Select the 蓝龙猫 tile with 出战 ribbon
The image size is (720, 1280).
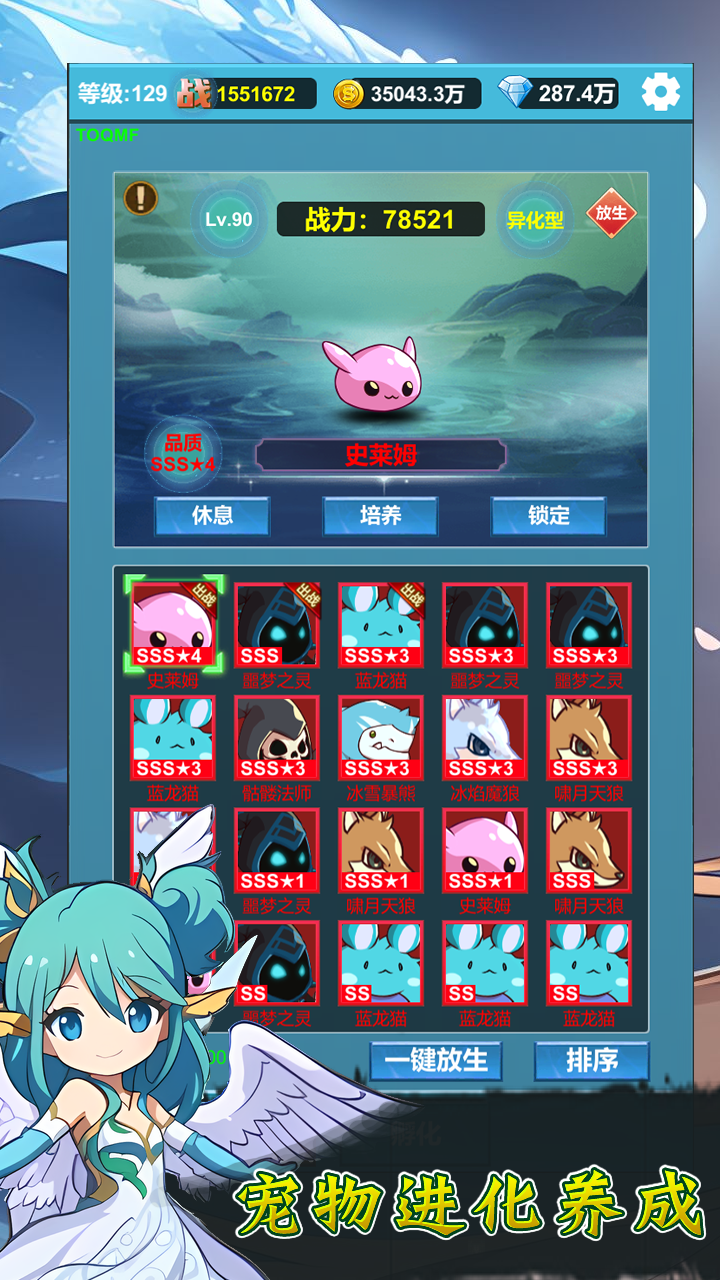381,626
